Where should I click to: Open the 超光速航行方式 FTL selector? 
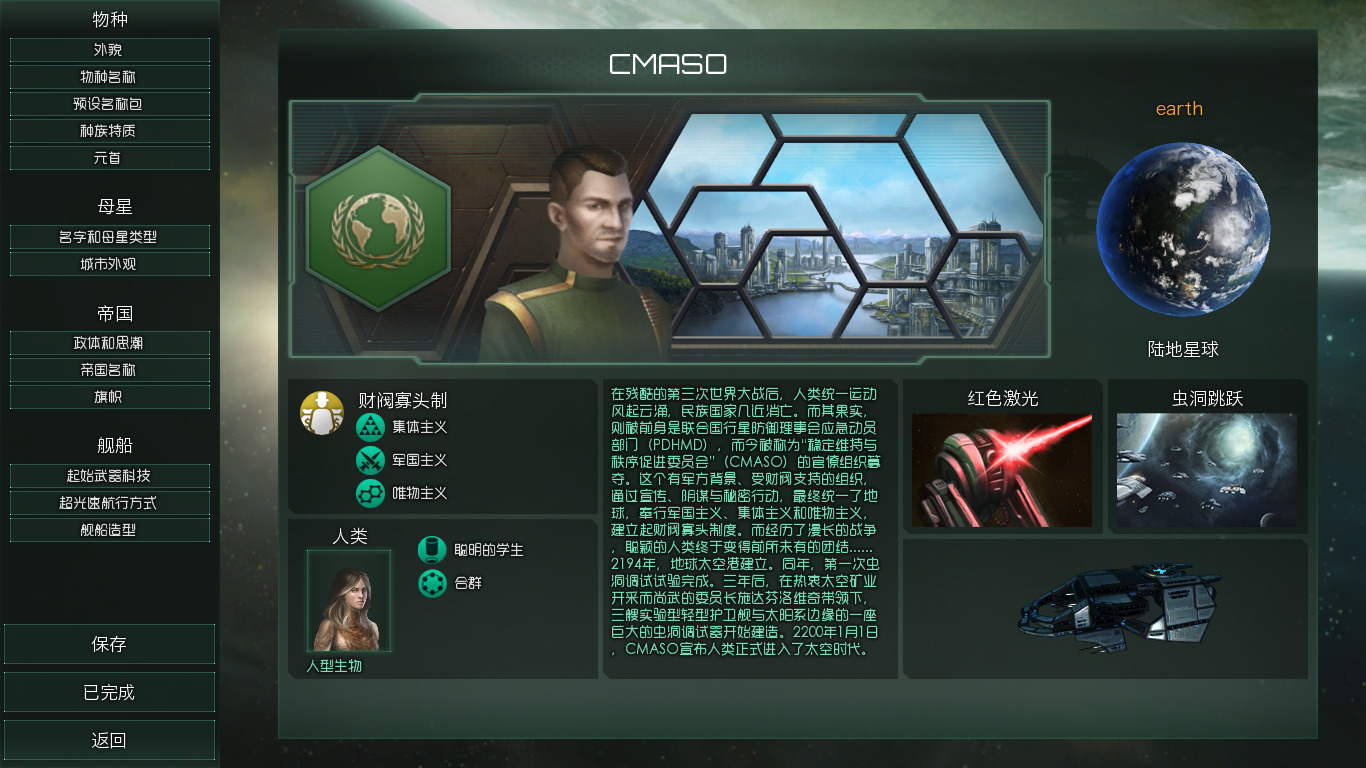tap(109, 503)
